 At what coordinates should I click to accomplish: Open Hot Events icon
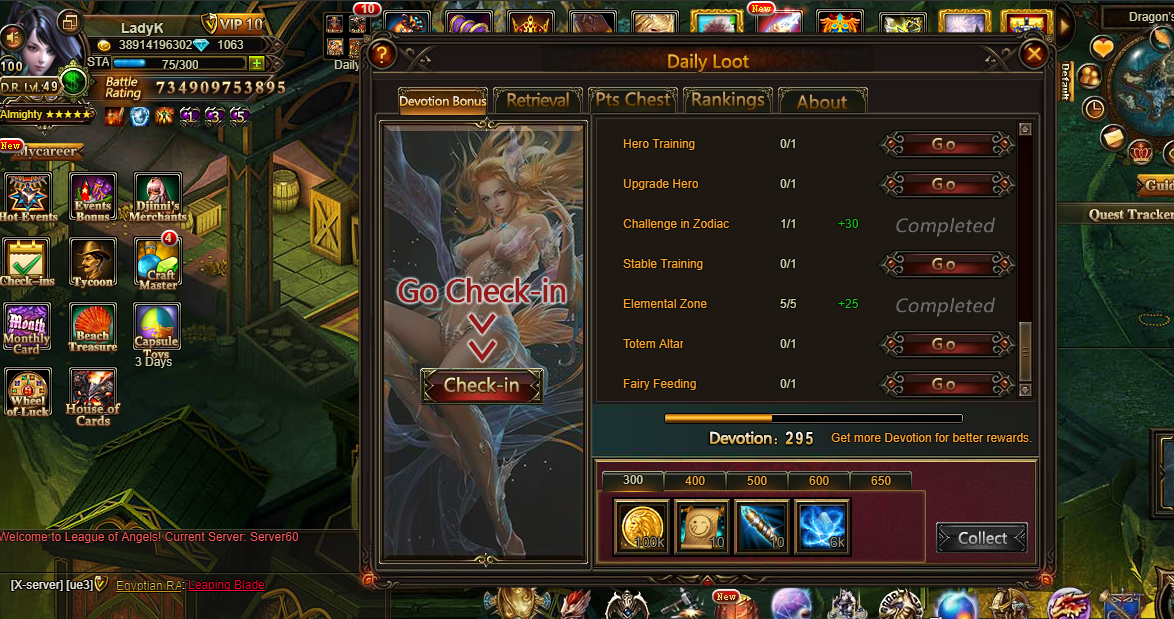tap(28, 197)
